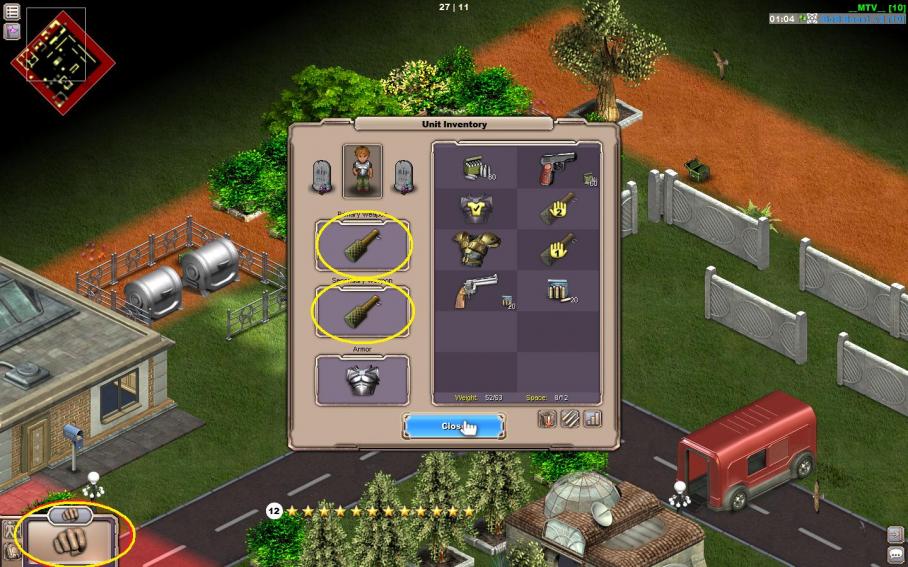
Task: Pick the red-grip pistol in inventory
Action: [x=558, y=167]
